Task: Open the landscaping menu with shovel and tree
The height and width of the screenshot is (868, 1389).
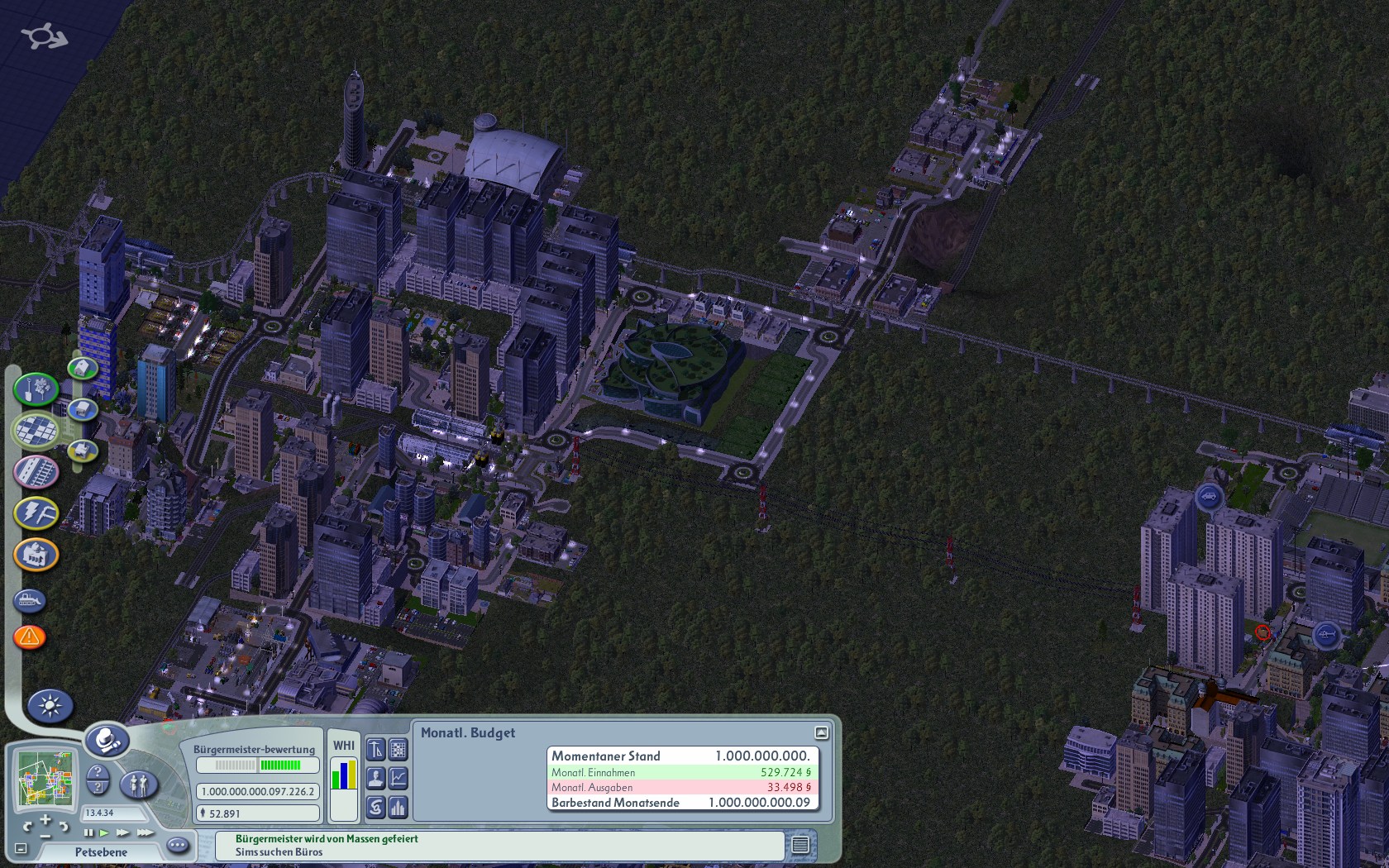Action: [35, 389]
